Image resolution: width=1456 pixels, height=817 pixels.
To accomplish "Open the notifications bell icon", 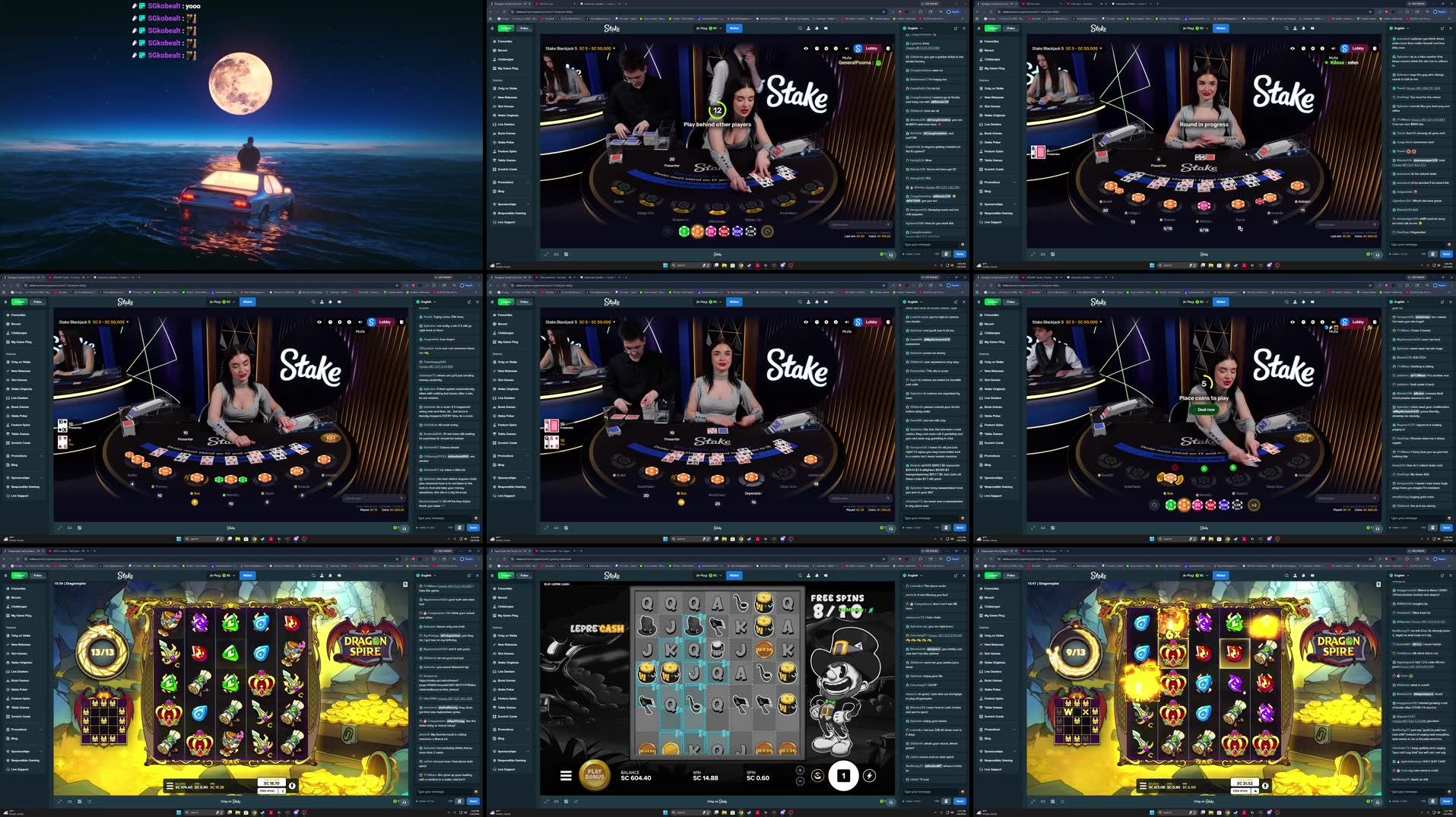I will tap(817, 28).
